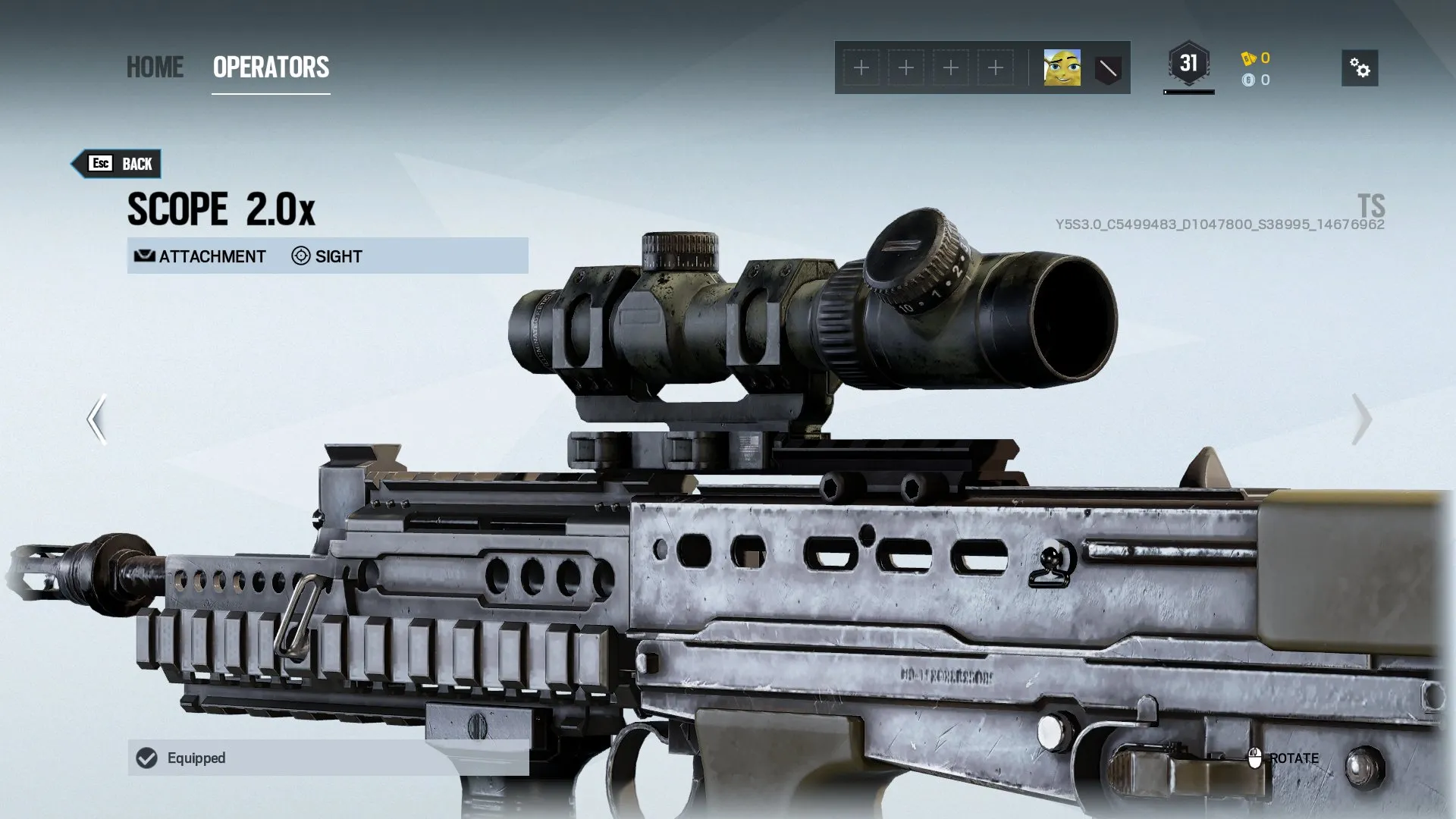Image resolution: width=1456 pixels, height=819 pixels.
Task: Go to the HOME tab
Action: click(155, 67)
